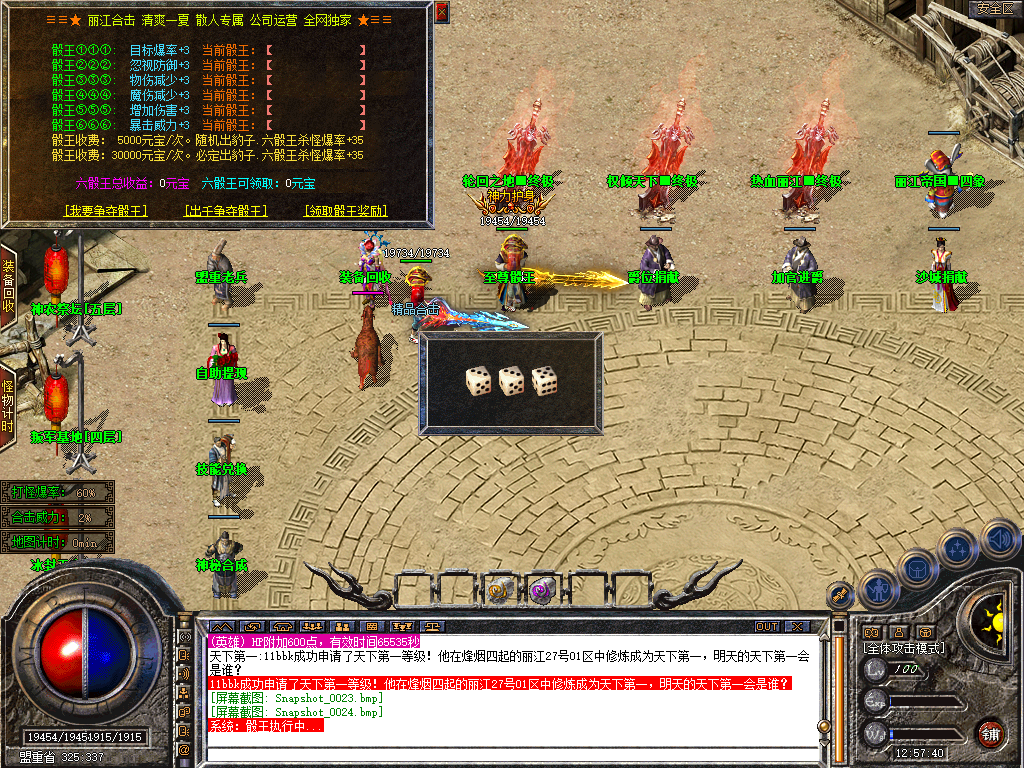This screenshot has height=768, width=1024.
Task: Open the 安全区 label at top right
Action: click(995, 8)
